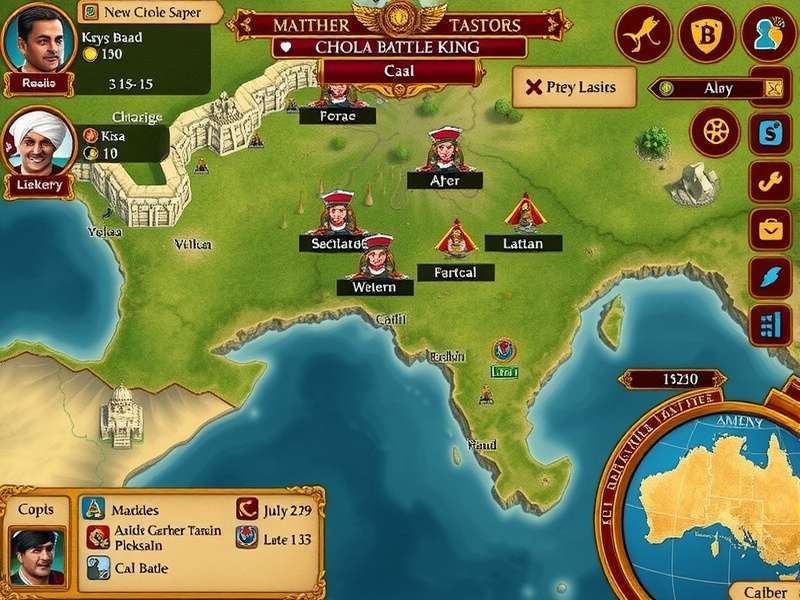
Task: Open the blue bar chart stats icon
Action: point(770,325)
